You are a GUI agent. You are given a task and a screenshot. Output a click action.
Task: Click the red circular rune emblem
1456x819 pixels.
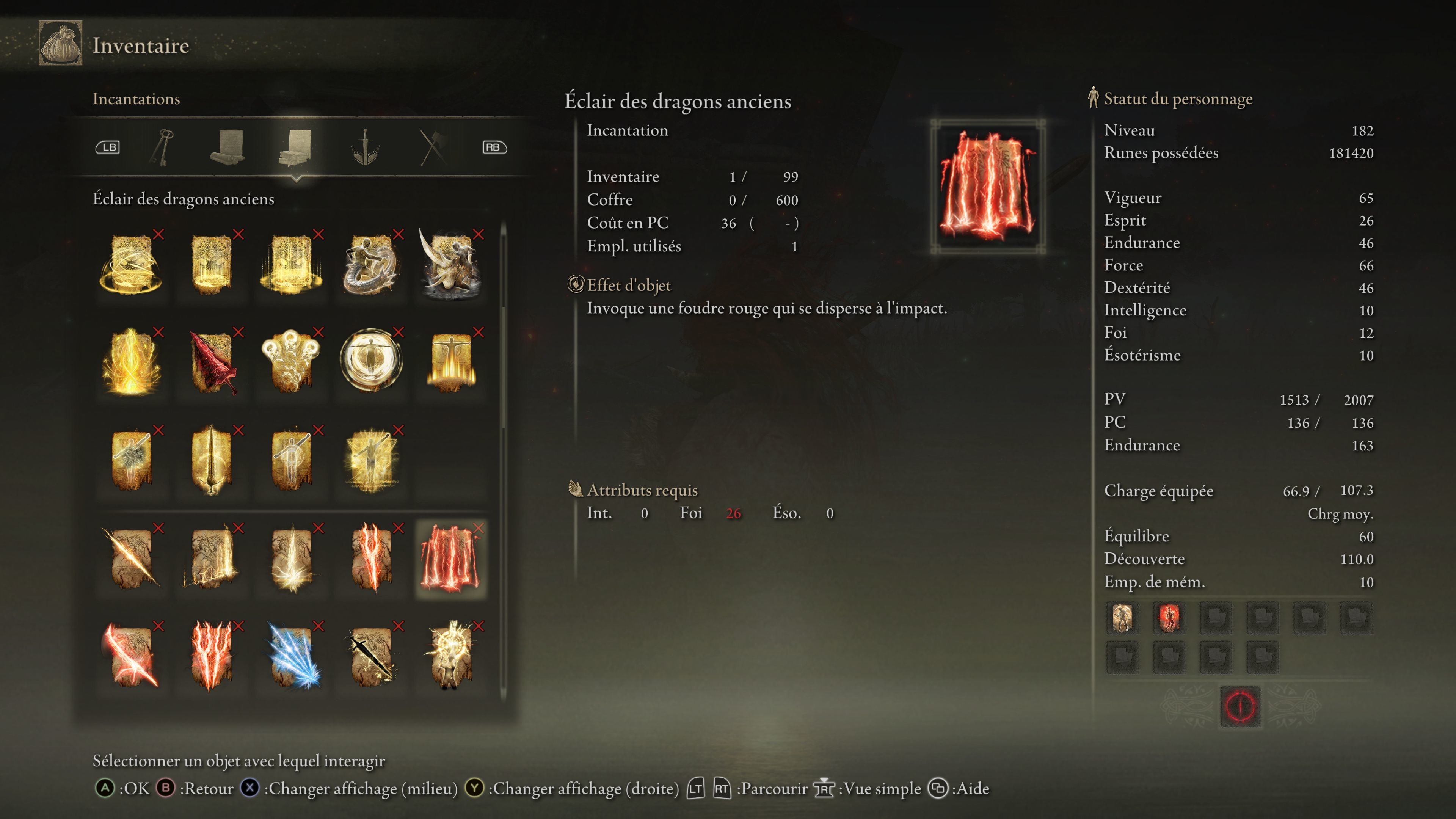[1240, 706]
